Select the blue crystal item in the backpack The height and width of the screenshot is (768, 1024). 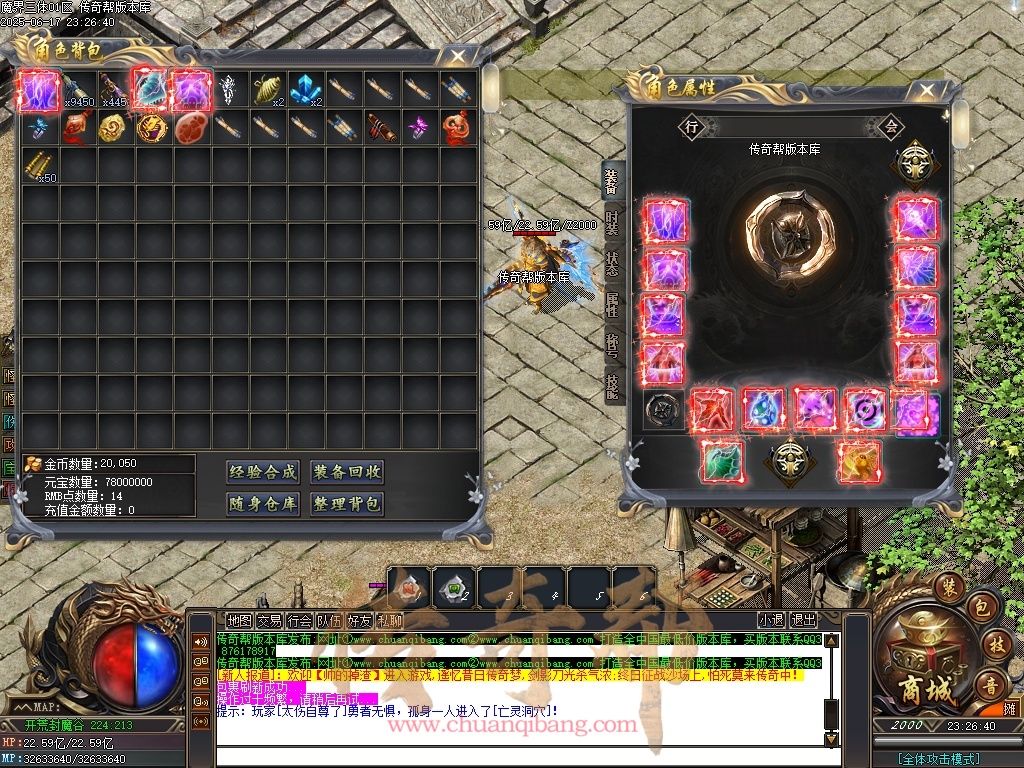[x=305, y=89]
